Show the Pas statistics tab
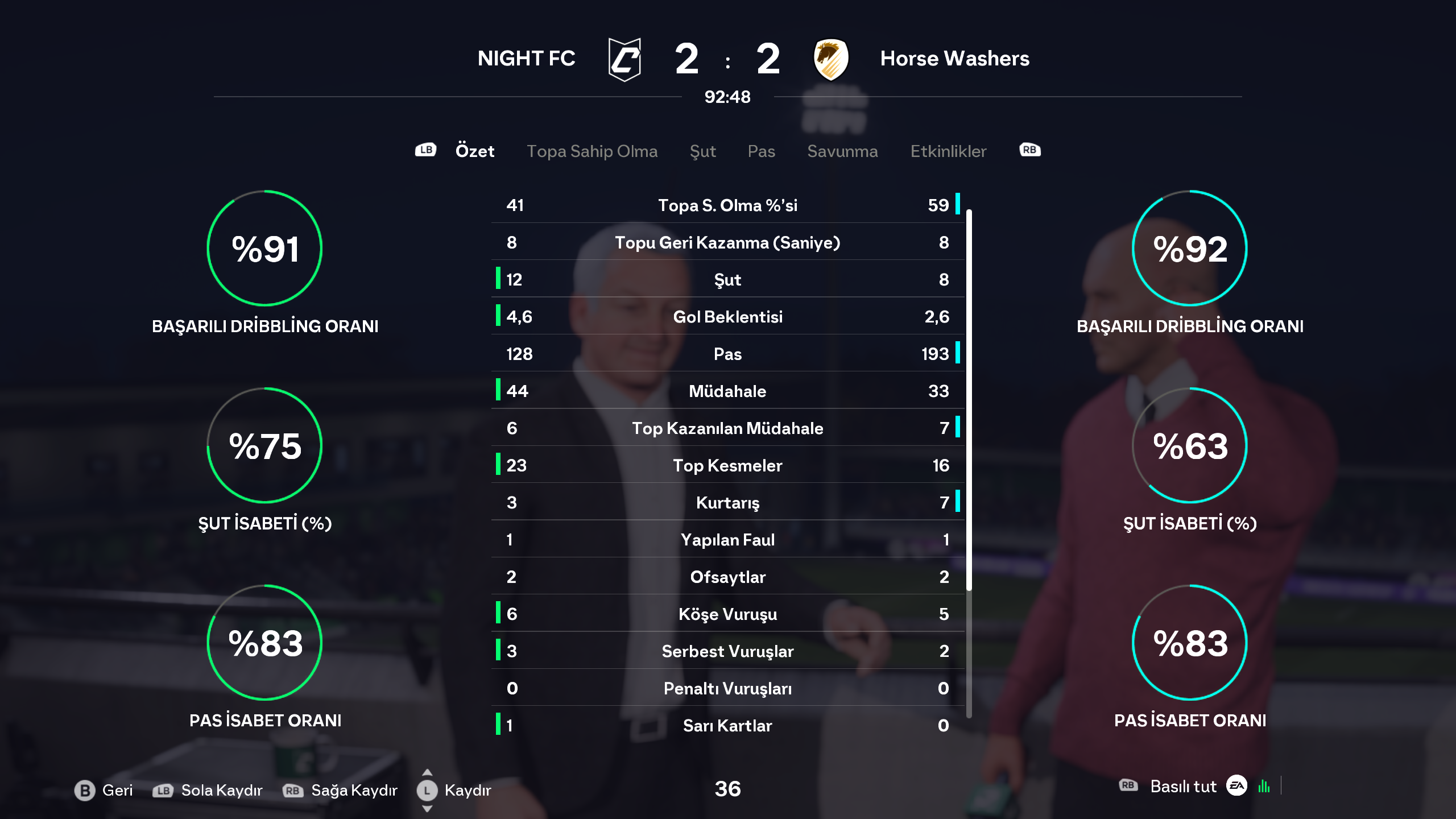Image resolution: width=1456 pixels, height=819 pixels. coord(761,151)
